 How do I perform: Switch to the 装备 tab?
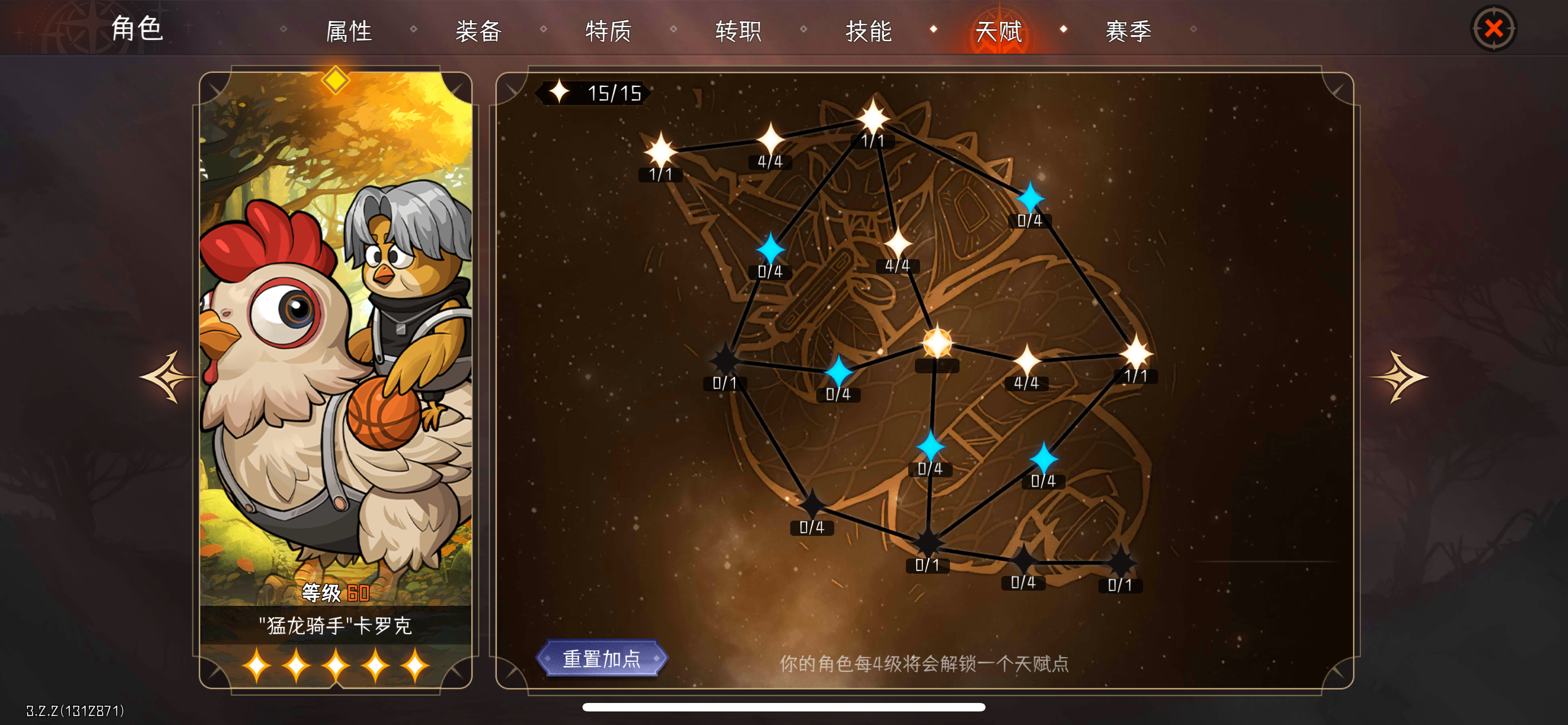pos(479,32)
